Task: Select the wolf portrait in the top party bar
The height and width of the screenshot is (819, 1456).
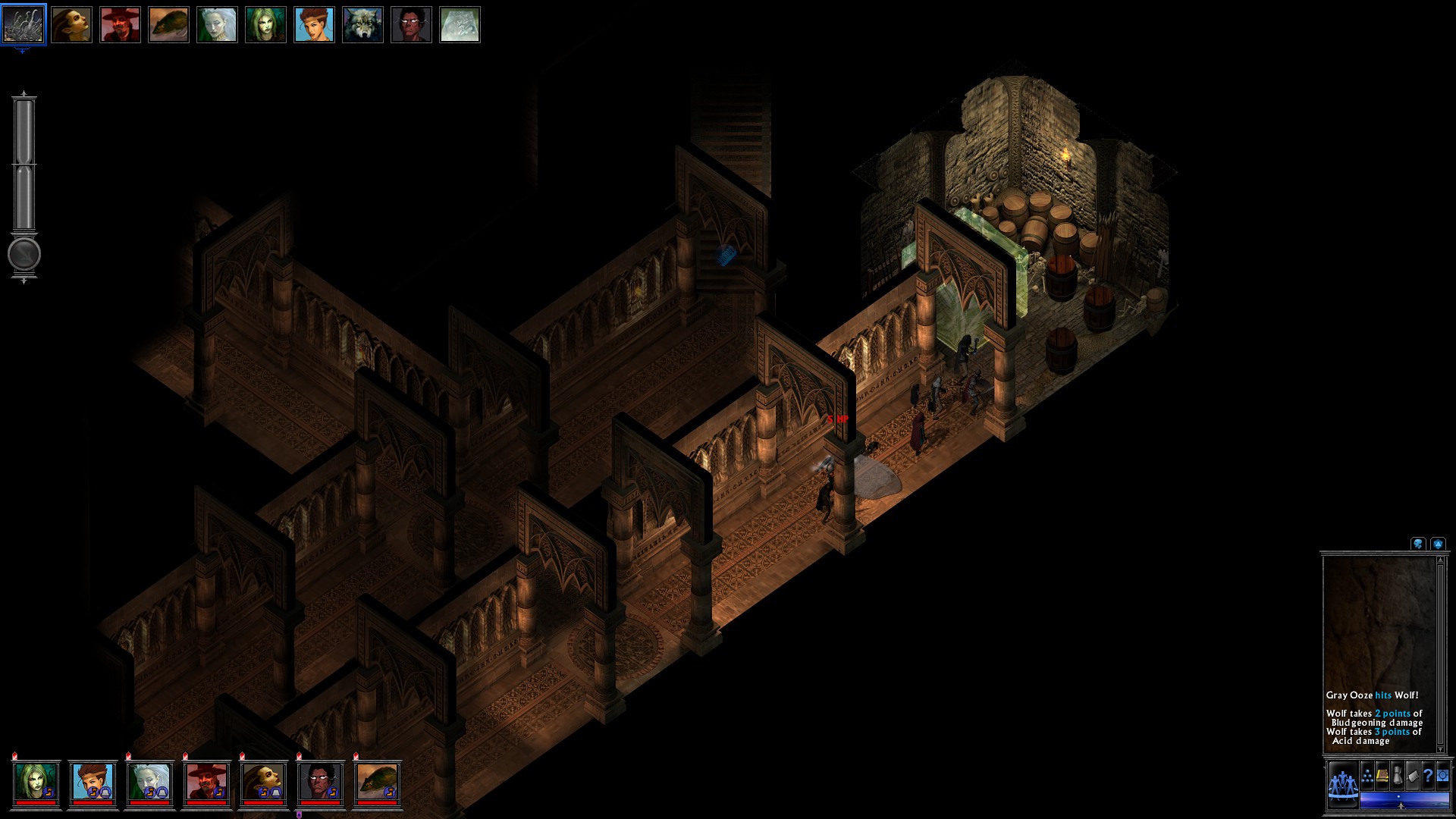Action: point(362,25)
